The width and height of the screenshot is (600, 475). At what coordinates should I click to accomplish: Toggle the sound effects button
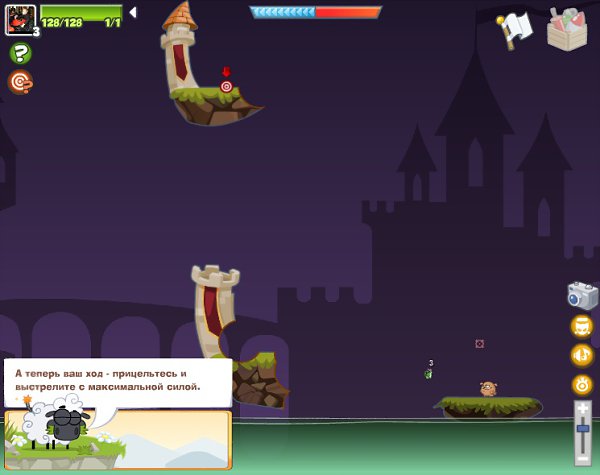coord(582,326)
